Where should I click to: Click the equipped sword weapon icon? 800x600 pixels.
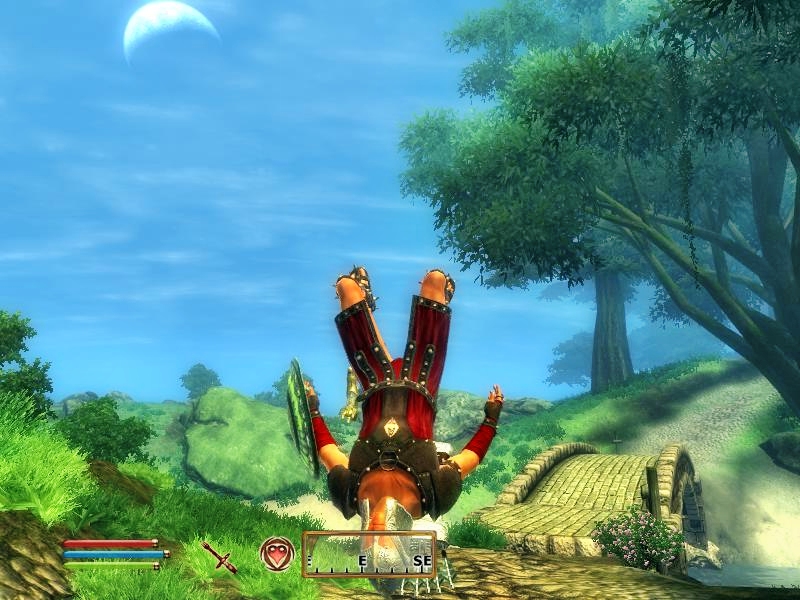click(x=219, y=555)
